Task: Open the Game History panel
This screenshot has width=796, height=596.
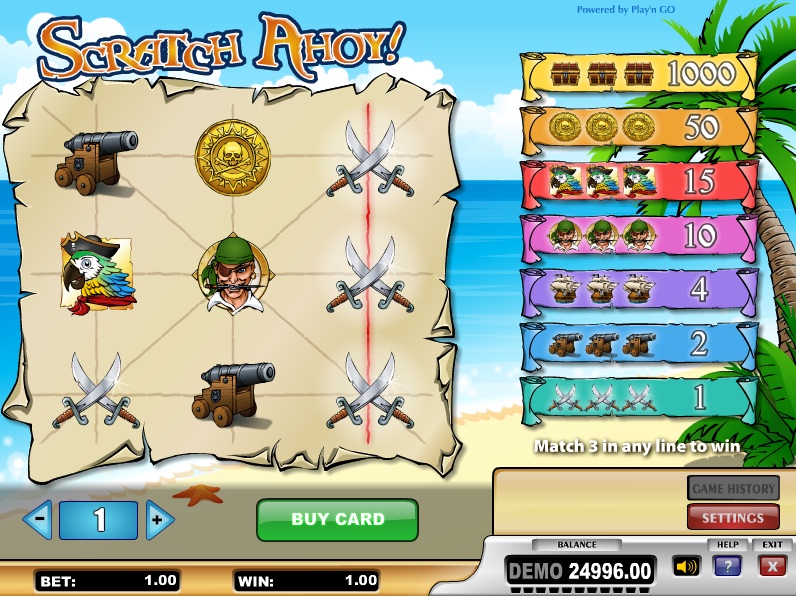Action: (732, 488)
